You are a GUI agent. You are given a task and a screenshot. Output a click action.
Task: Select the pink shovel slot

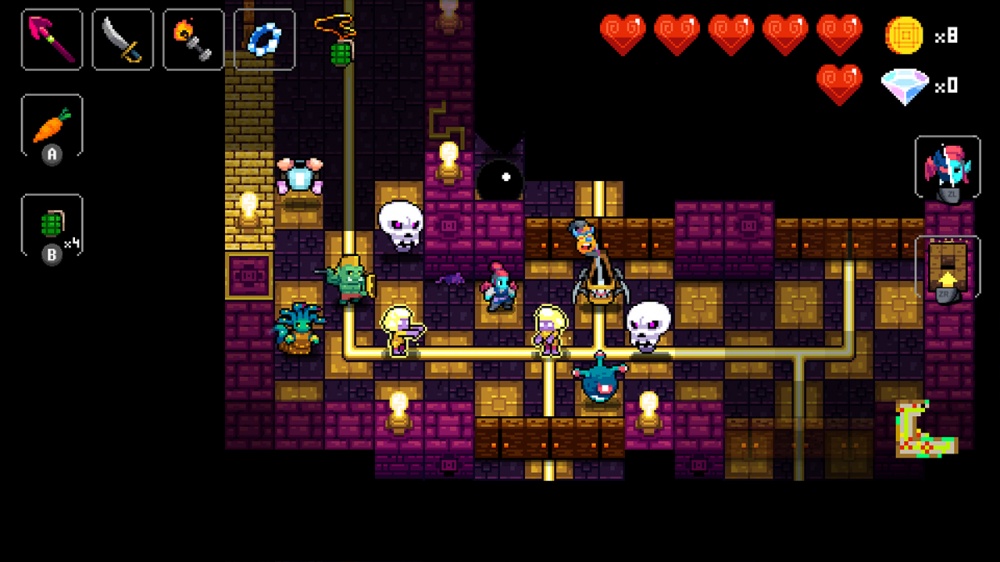pos(51,39)
